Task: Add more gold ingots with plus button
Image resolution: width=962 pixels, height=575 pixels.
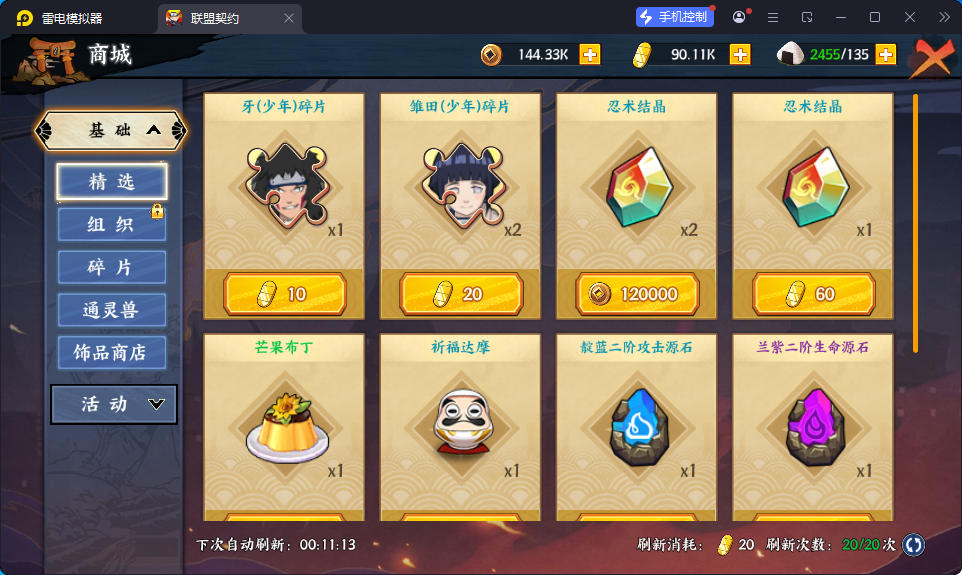Action: [x=740, y=55]
